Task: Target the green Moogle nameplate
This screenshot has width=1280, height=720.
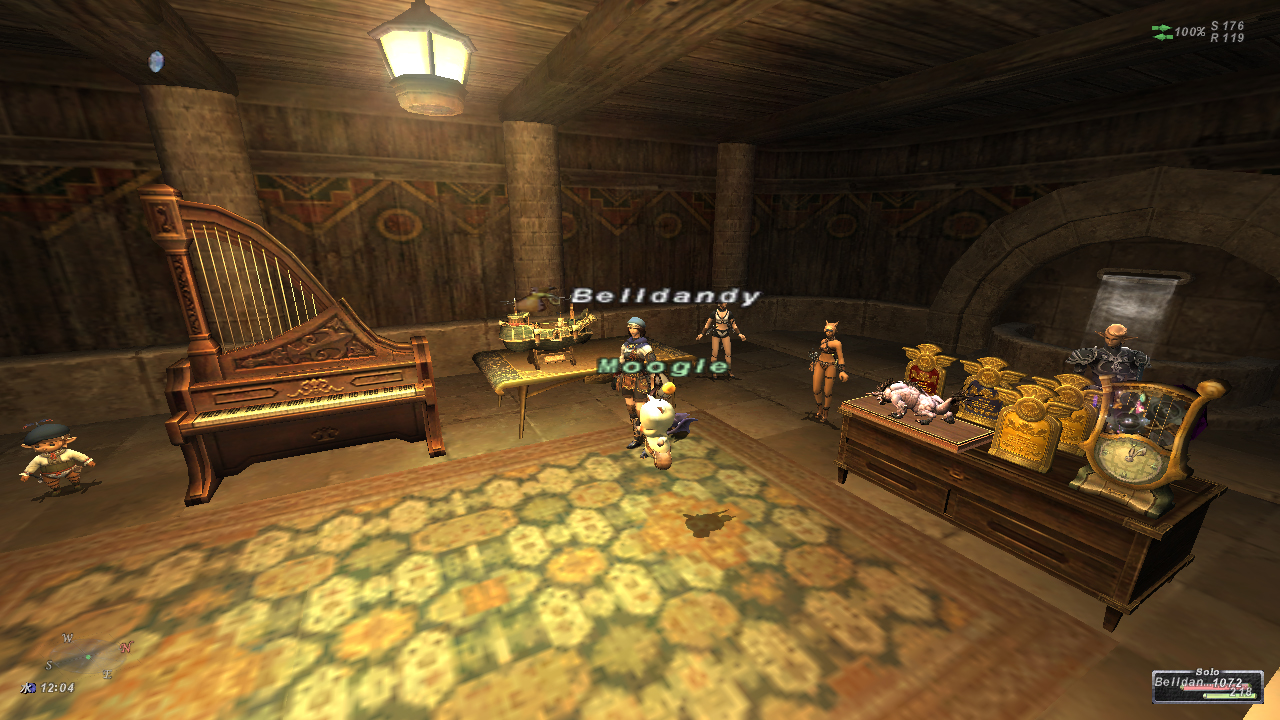Action: click(x=663, y=367)
